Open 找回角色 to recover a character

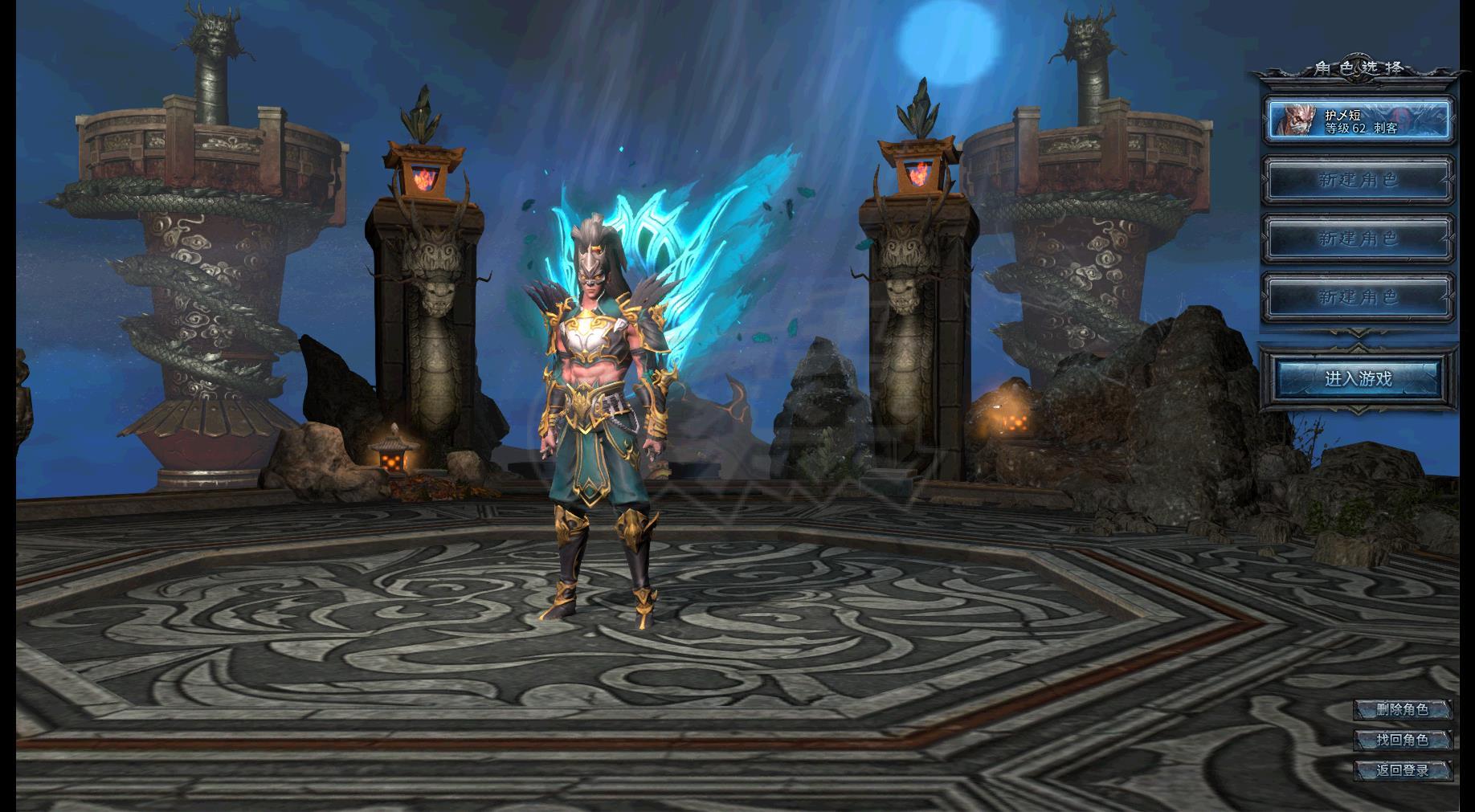tap(1402, 740)
